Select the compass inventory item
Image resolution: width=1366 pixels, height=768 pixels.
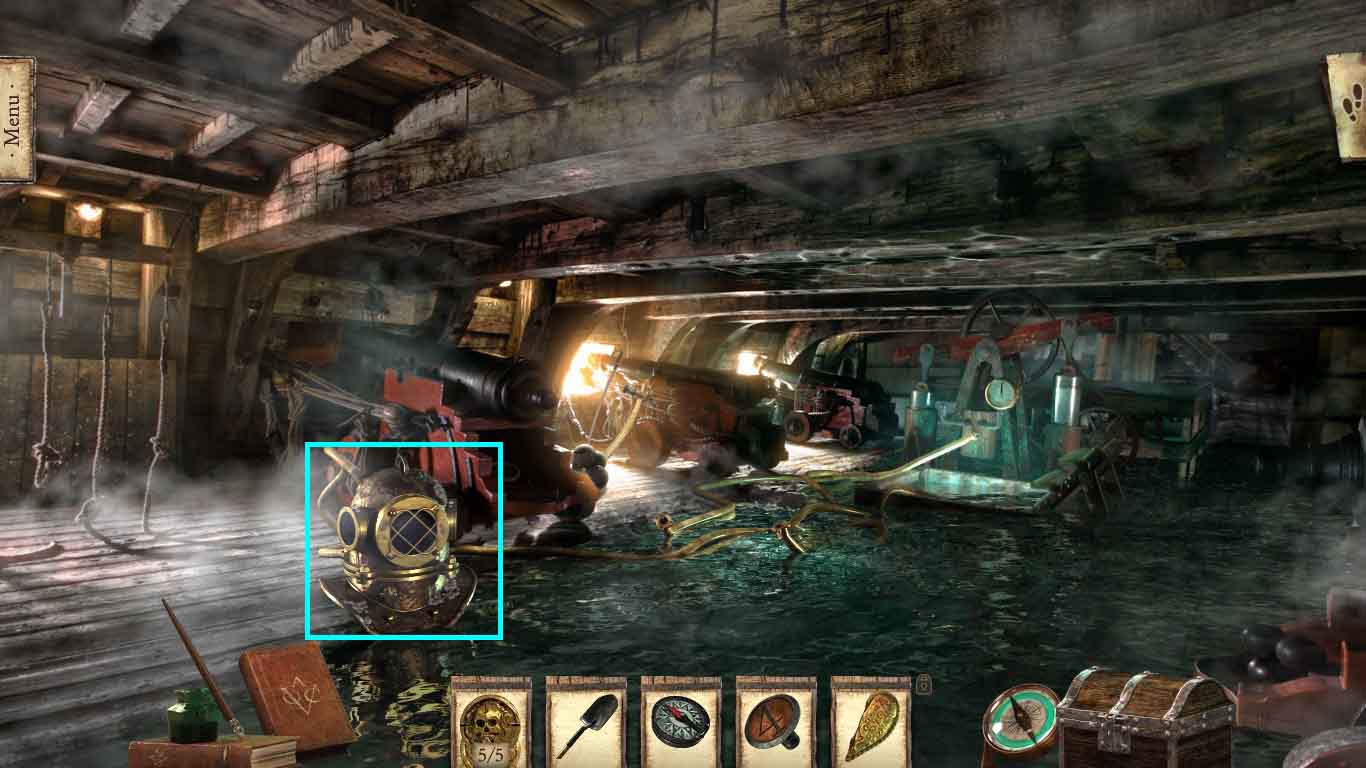(681, 724)
